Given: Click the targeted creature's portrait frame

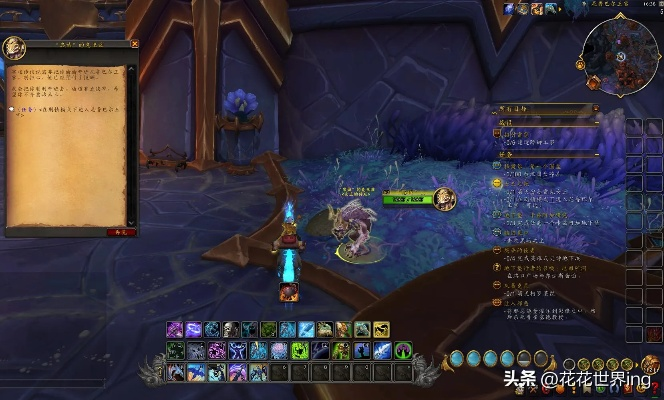Looking at the screenshot, I should [443, 199].
